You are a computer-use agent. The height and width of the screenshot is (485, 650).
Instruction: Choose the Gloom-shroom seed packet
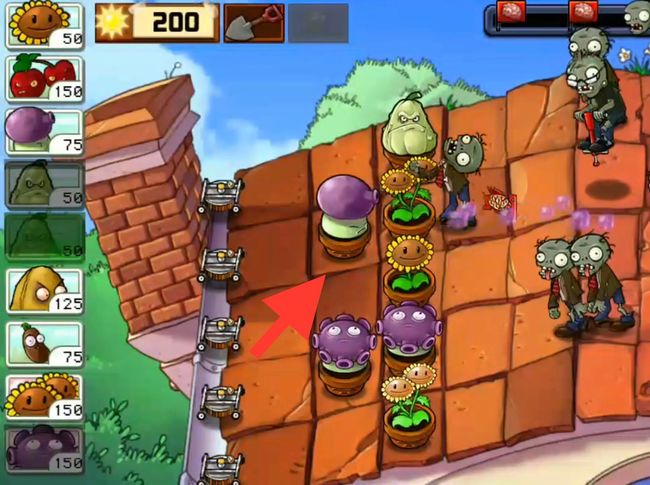(44, 449)
